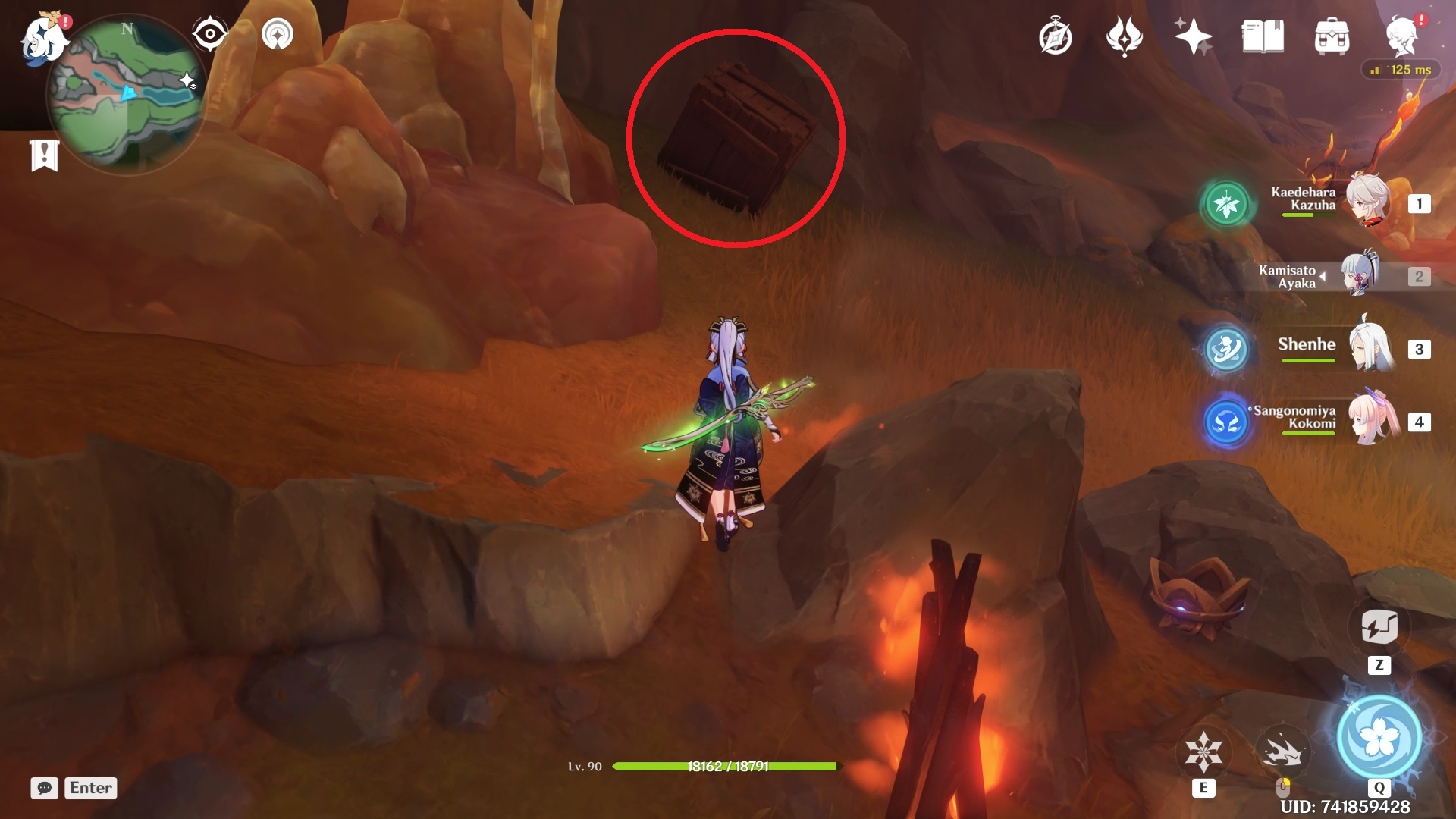Open the character profile icon
Viewport: 1456px width, 819px height.
[1402, 36]
